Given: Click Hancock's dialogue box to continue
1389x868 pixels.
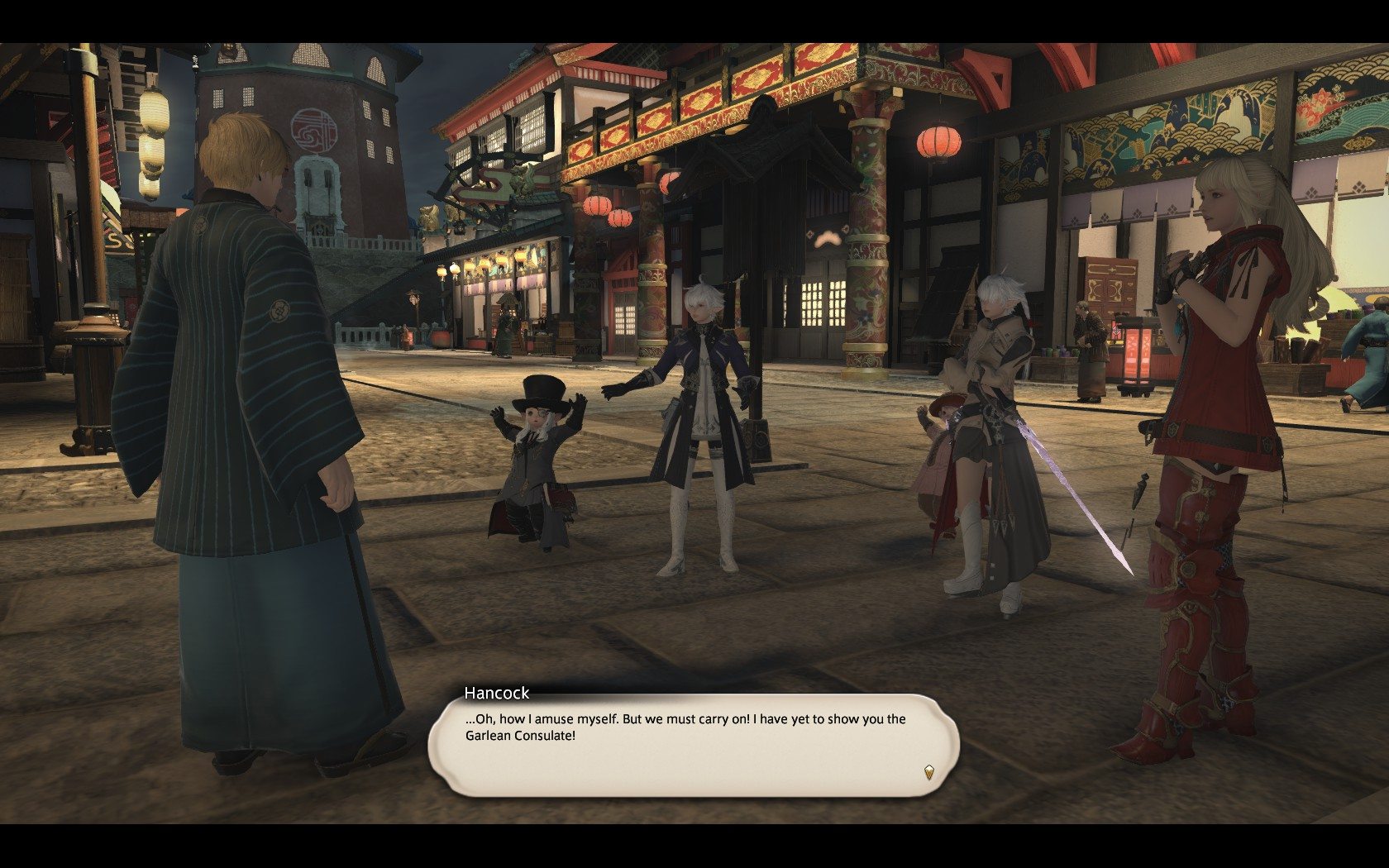Looking at the screenshot, I should click(693, 746).
